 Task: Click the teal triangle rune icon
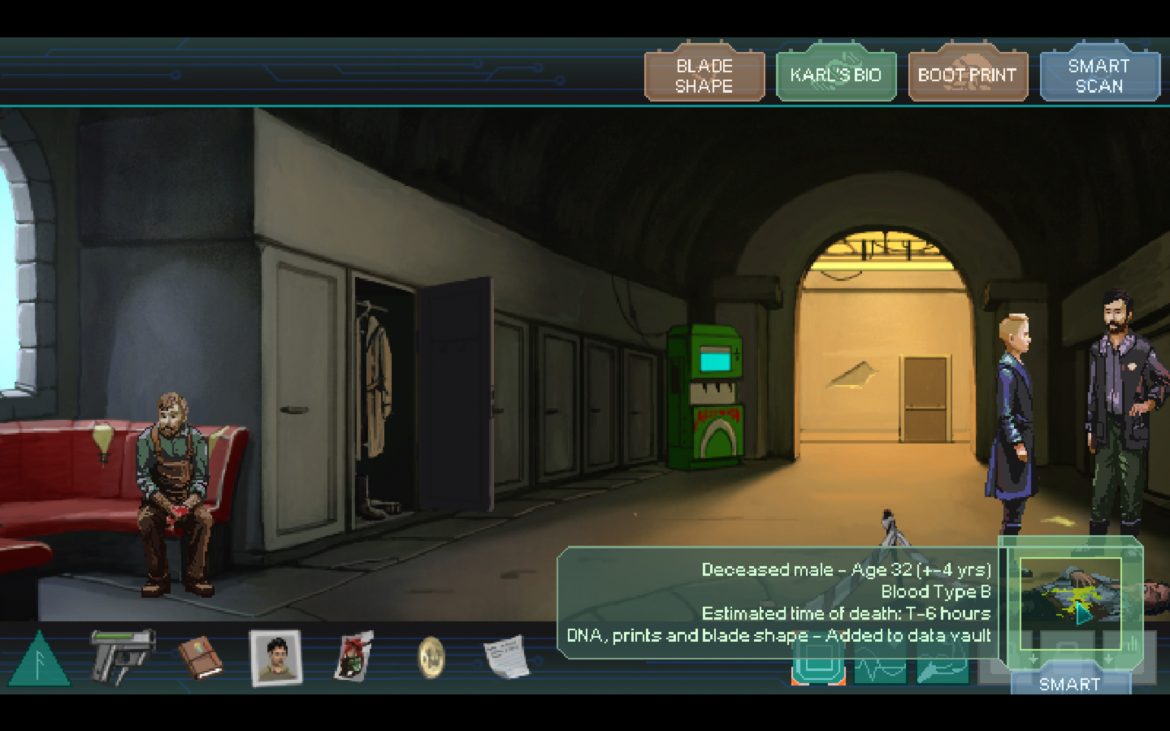click(x=39, y=659)
